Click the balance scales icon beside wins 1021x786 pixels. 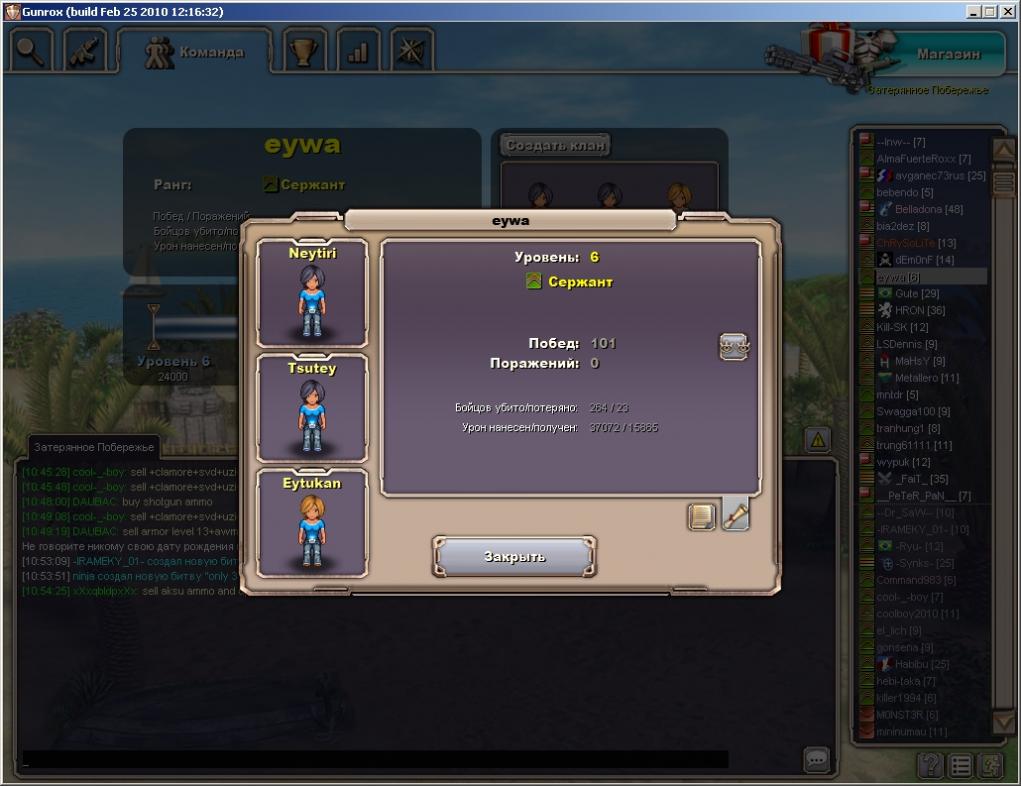pyautogui.click(x=734, y=347)
